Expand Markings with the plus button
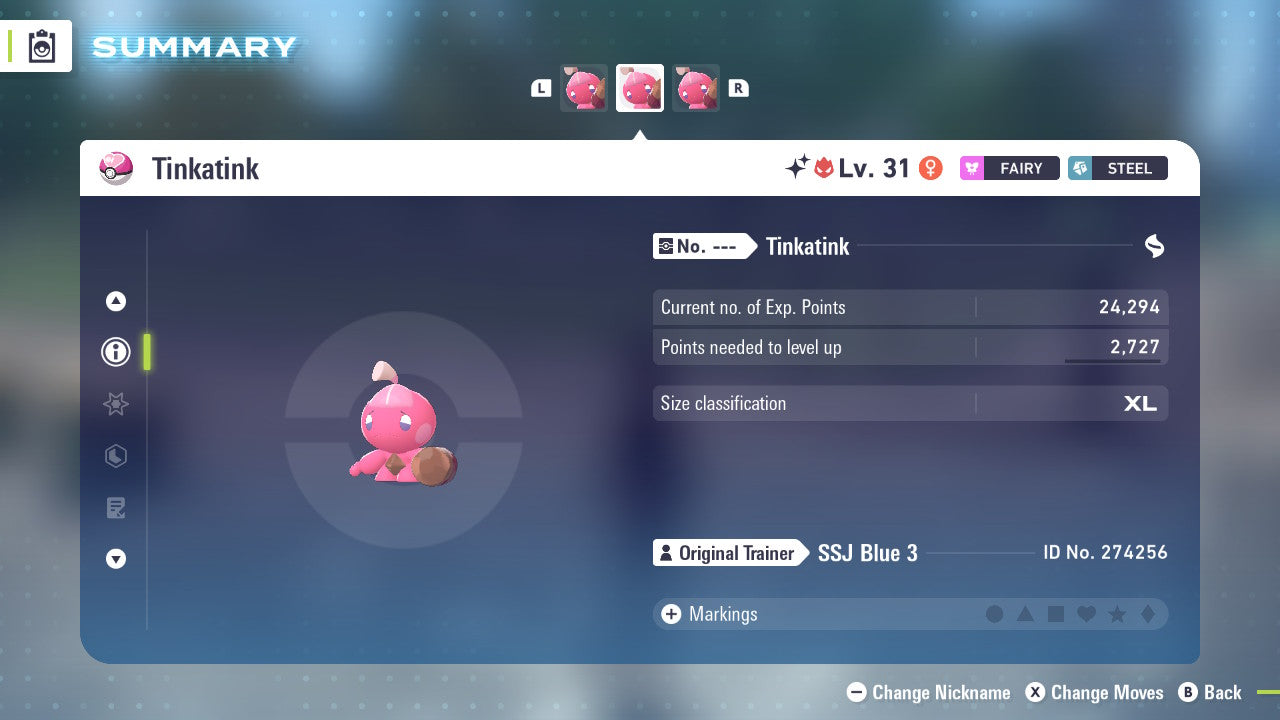Screen dimensions: 1280x720 coord(671,614)
